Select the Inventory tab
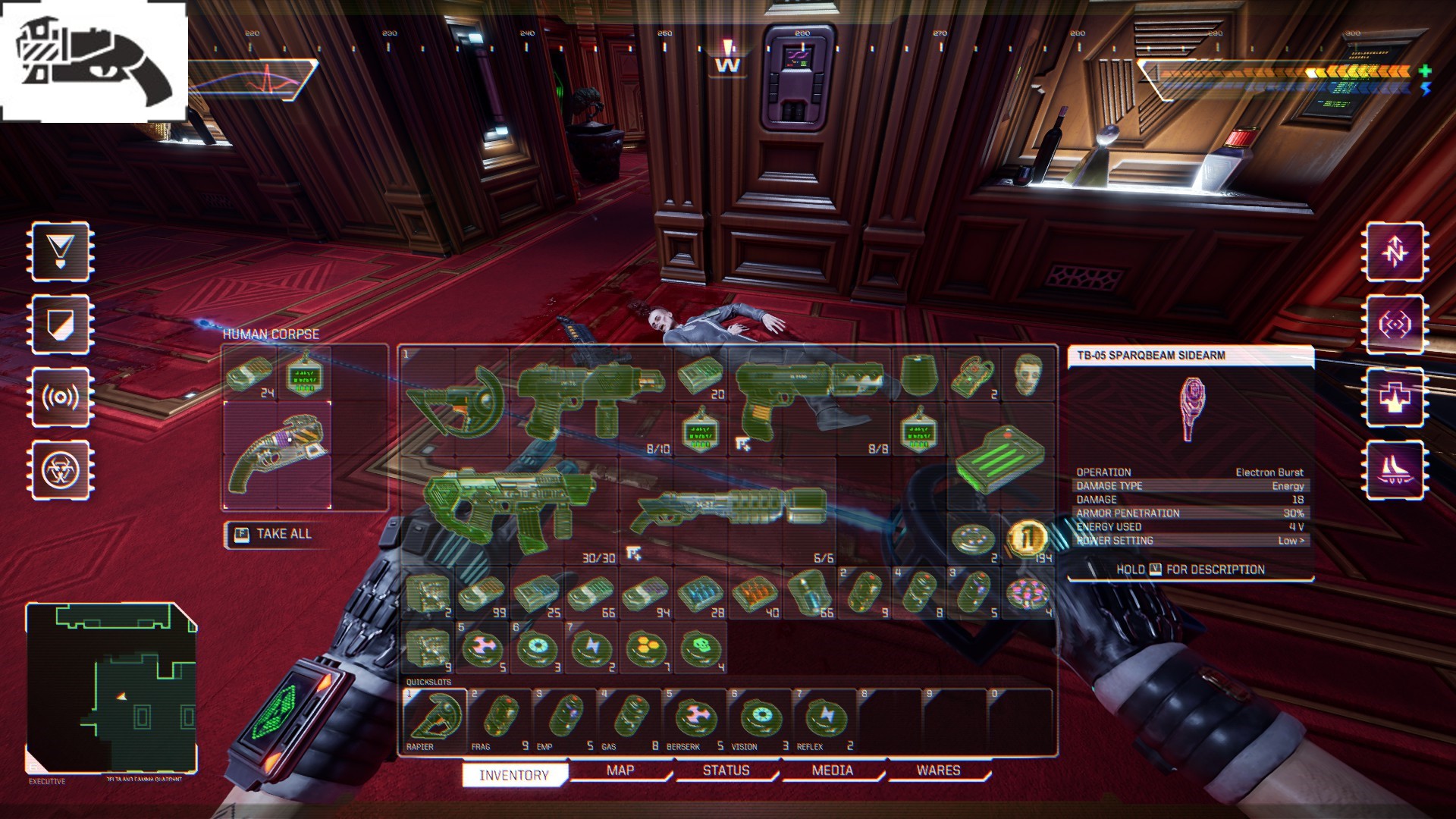1456x819 pixels. tap(514, 775)
